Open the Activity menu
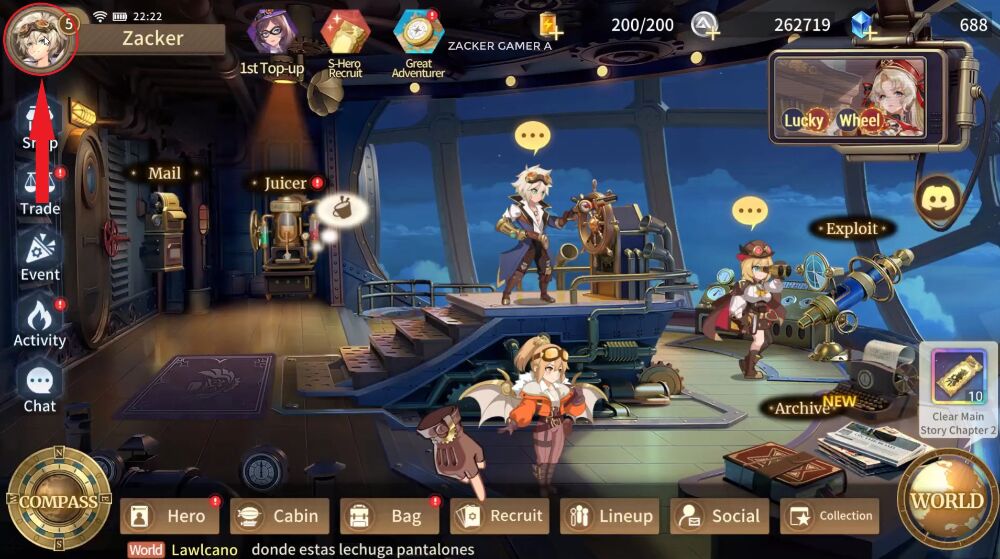 [40, 321]
